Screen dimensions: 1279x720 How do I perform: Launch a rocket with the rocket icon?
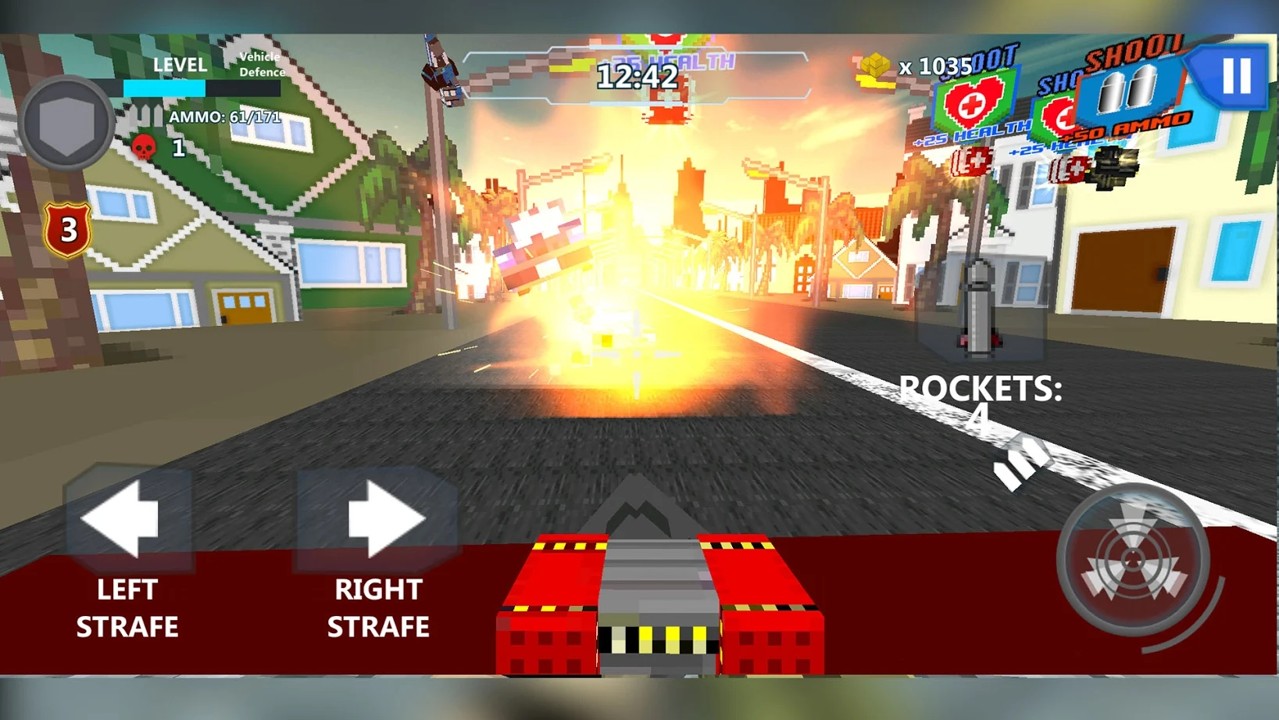(980, 310)
